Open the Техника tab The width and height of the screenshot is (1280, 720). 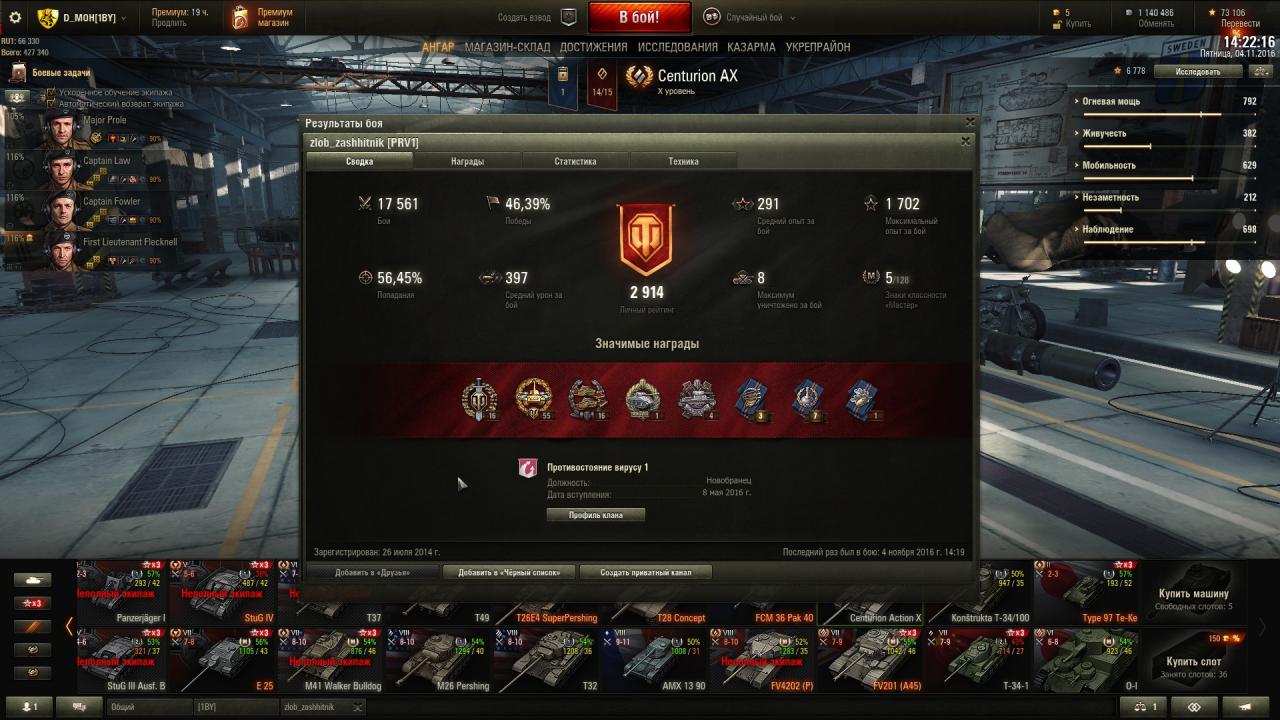[x=683, y=161]
